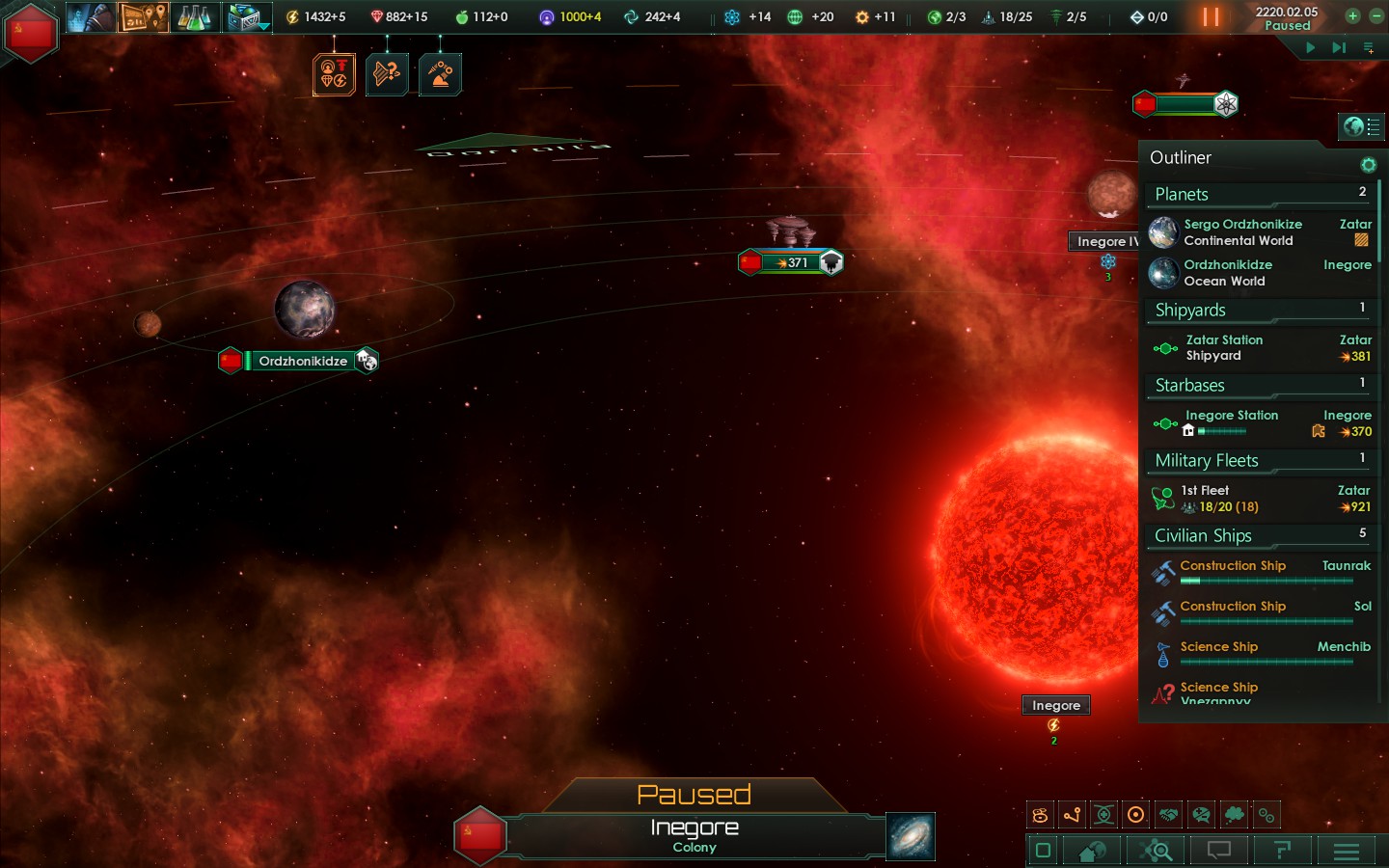Click the orange leader alert icon
1389x868 pixels.
coord(335,72)
